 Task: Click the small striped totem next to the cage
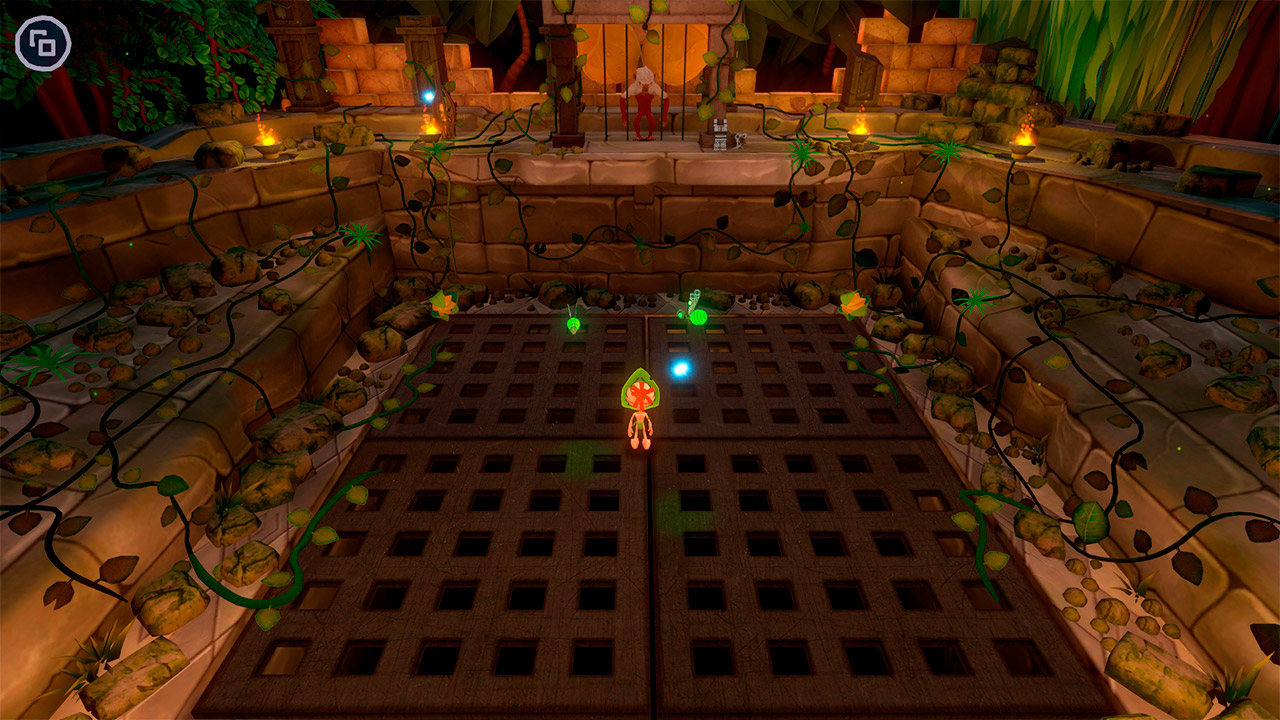coord(719,135)
